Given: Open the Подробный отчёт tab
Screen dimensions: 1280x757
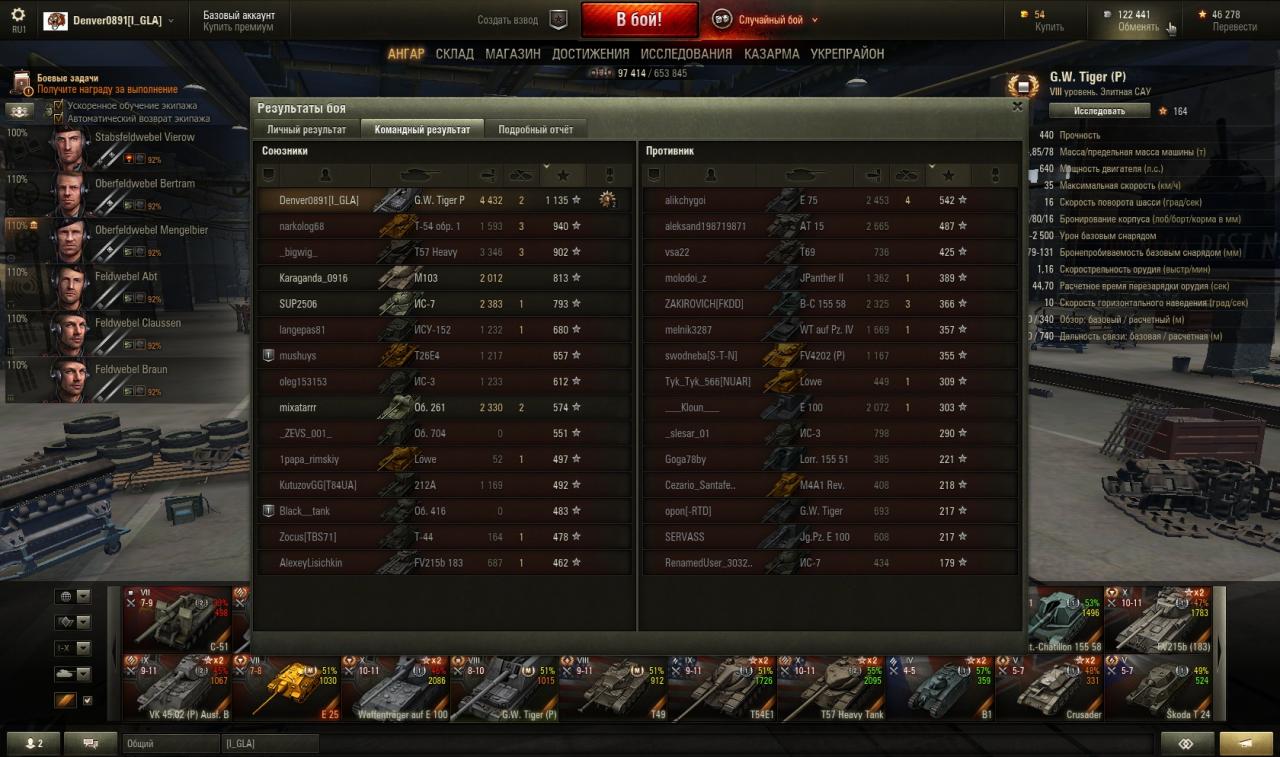Looking at the screenshot, I should click(535, 130).
